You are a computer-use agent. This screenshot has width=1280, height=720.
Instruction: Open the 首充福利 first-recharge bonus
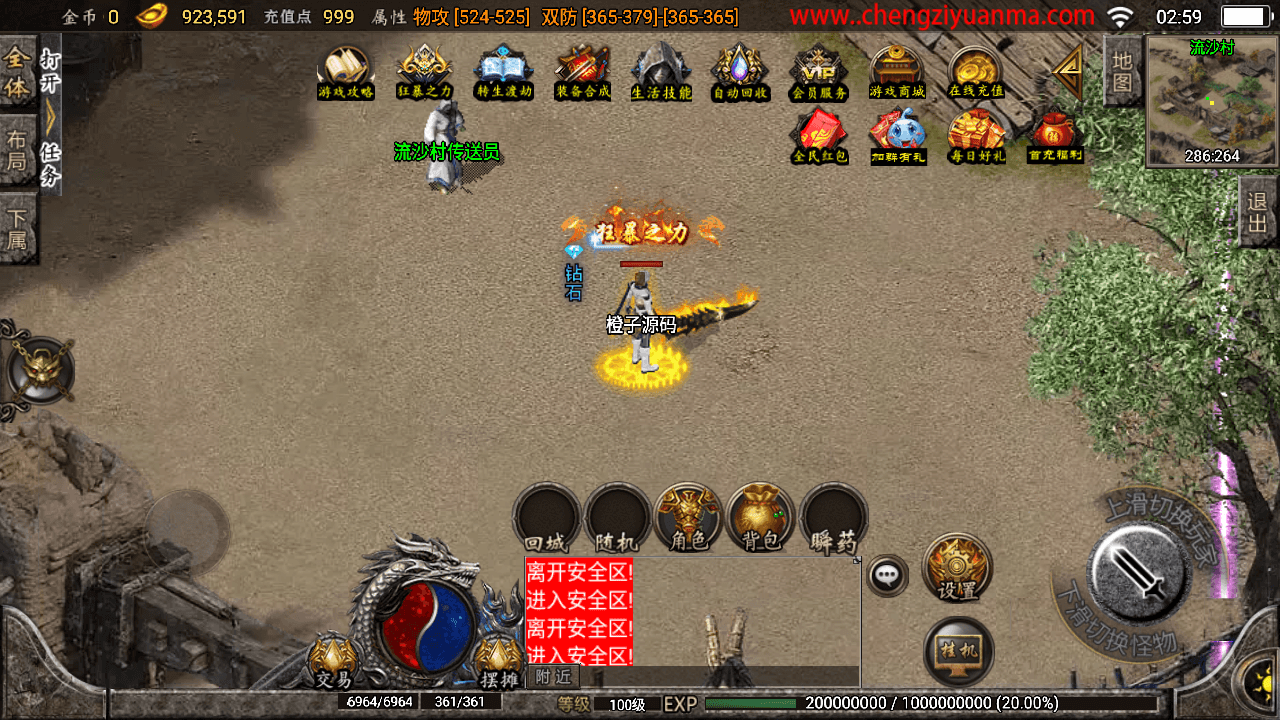pyautogui.click(x=1055, y=135)
